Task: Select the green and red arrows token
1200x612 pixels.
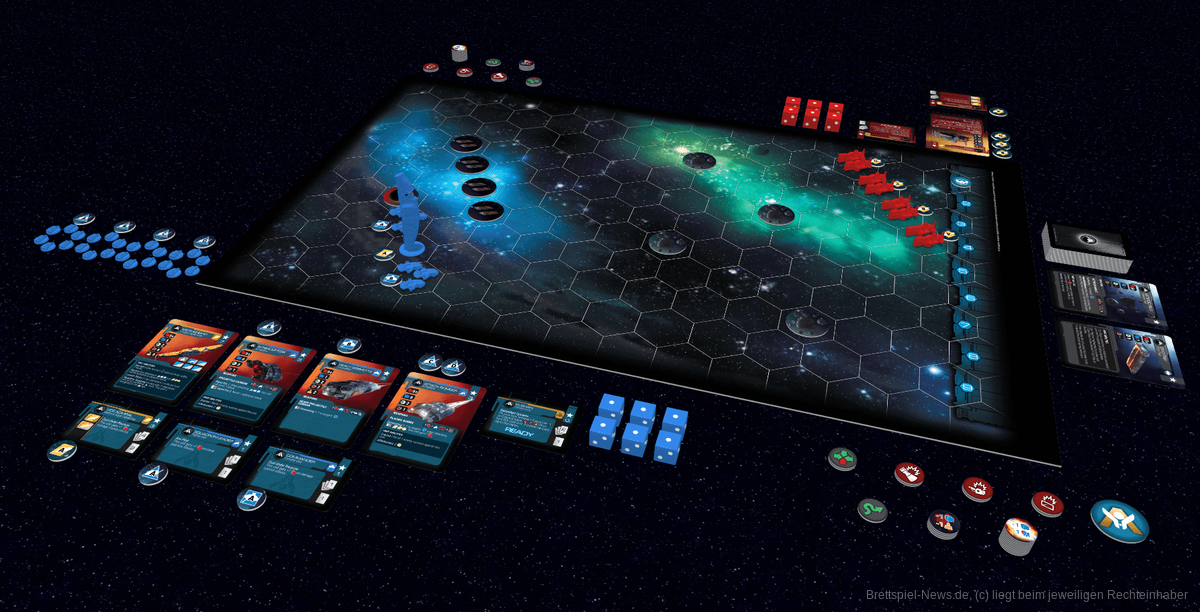Action: [x=842, y=459]
